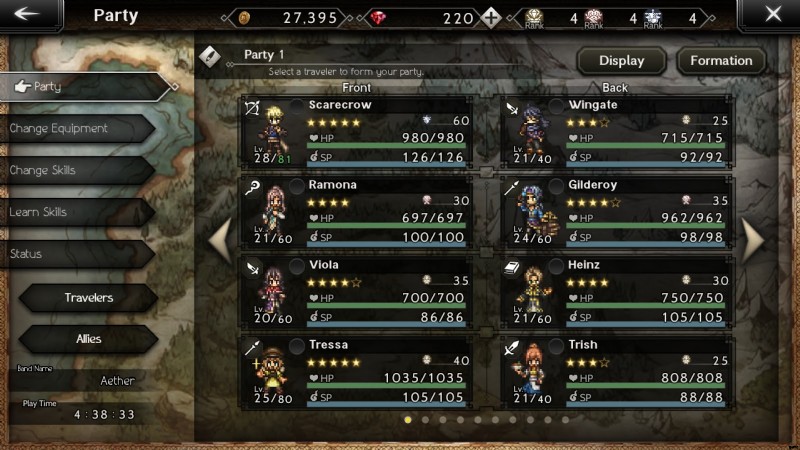Show the Travelers list
Viewport: 800px width, 450px height.
88,298
